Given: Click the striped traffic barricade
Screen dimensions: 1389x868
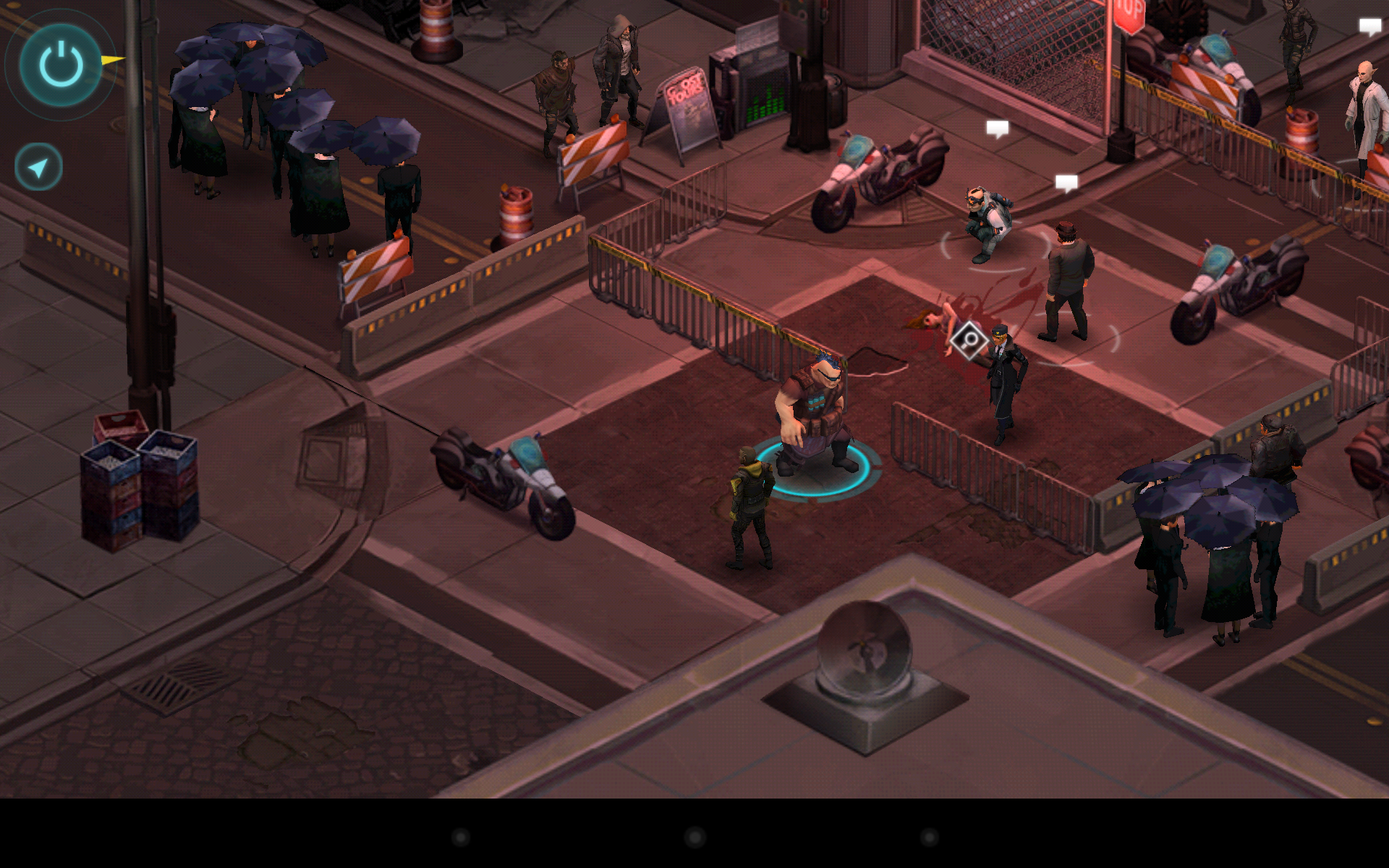Looking at the screenshot, I should 593,152.
